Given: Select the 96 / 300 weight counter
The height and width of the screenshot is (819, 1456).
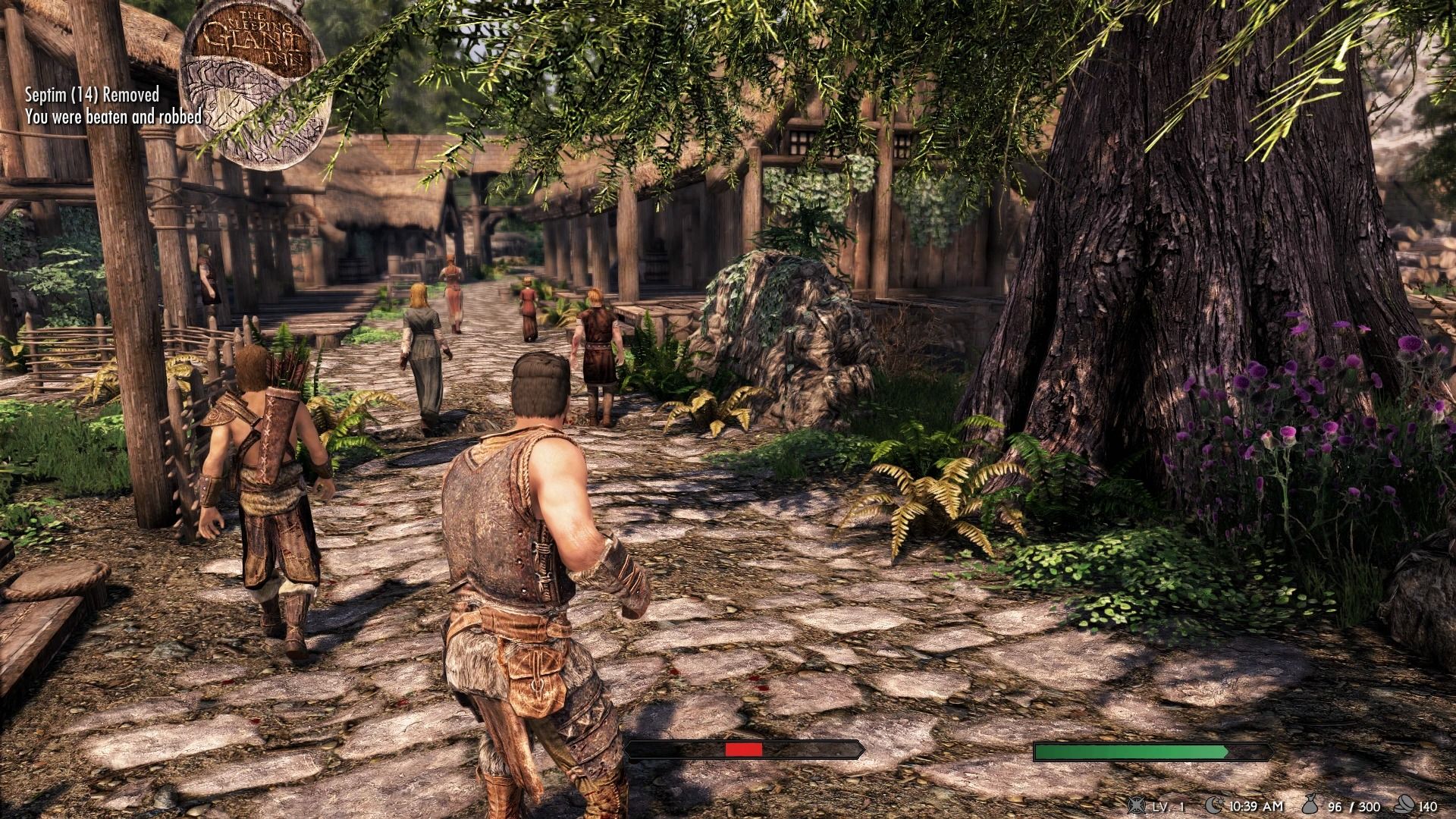Looking at the screenshot, I should pos(1354,807).
